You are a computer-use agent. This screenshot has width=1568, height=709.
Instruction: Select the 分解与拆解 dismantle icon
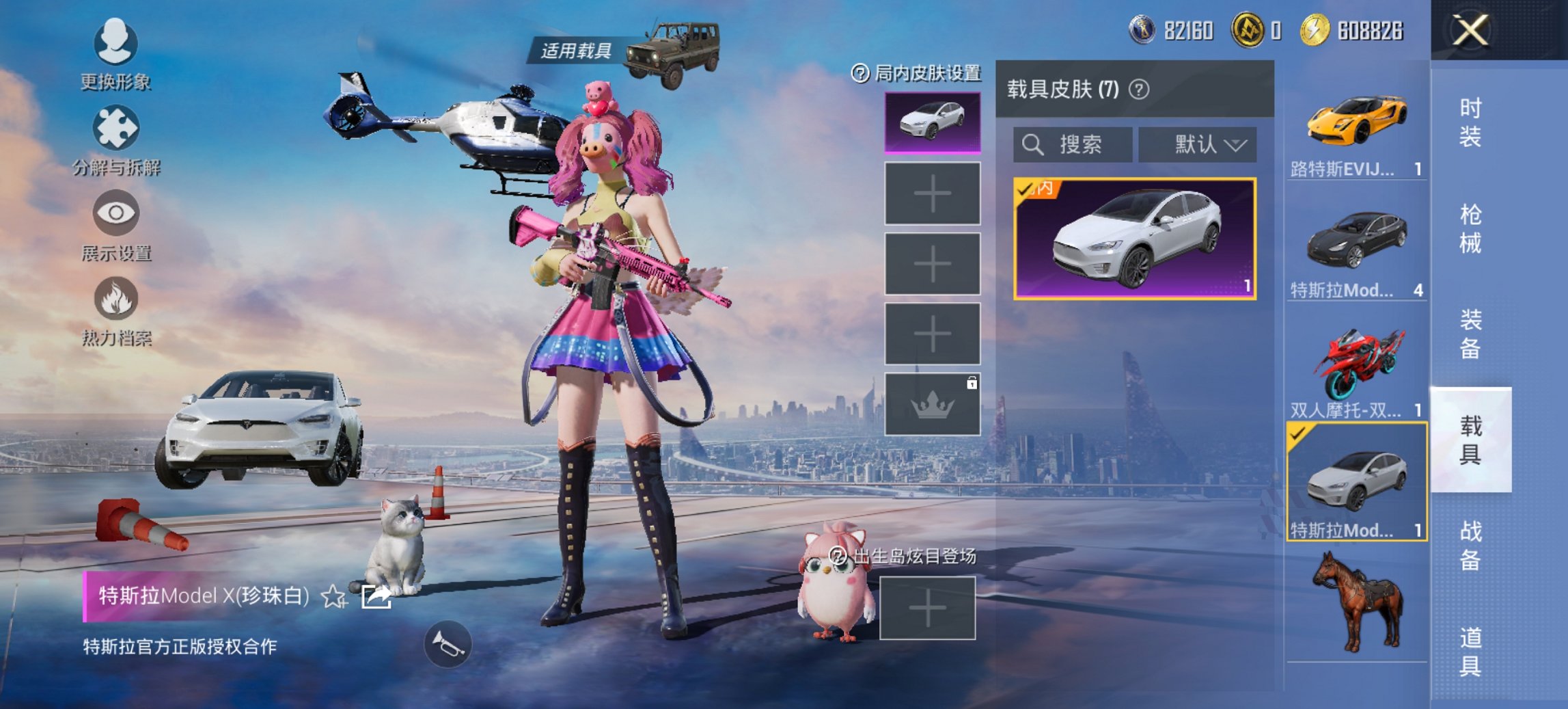click(x=116, y=126)
